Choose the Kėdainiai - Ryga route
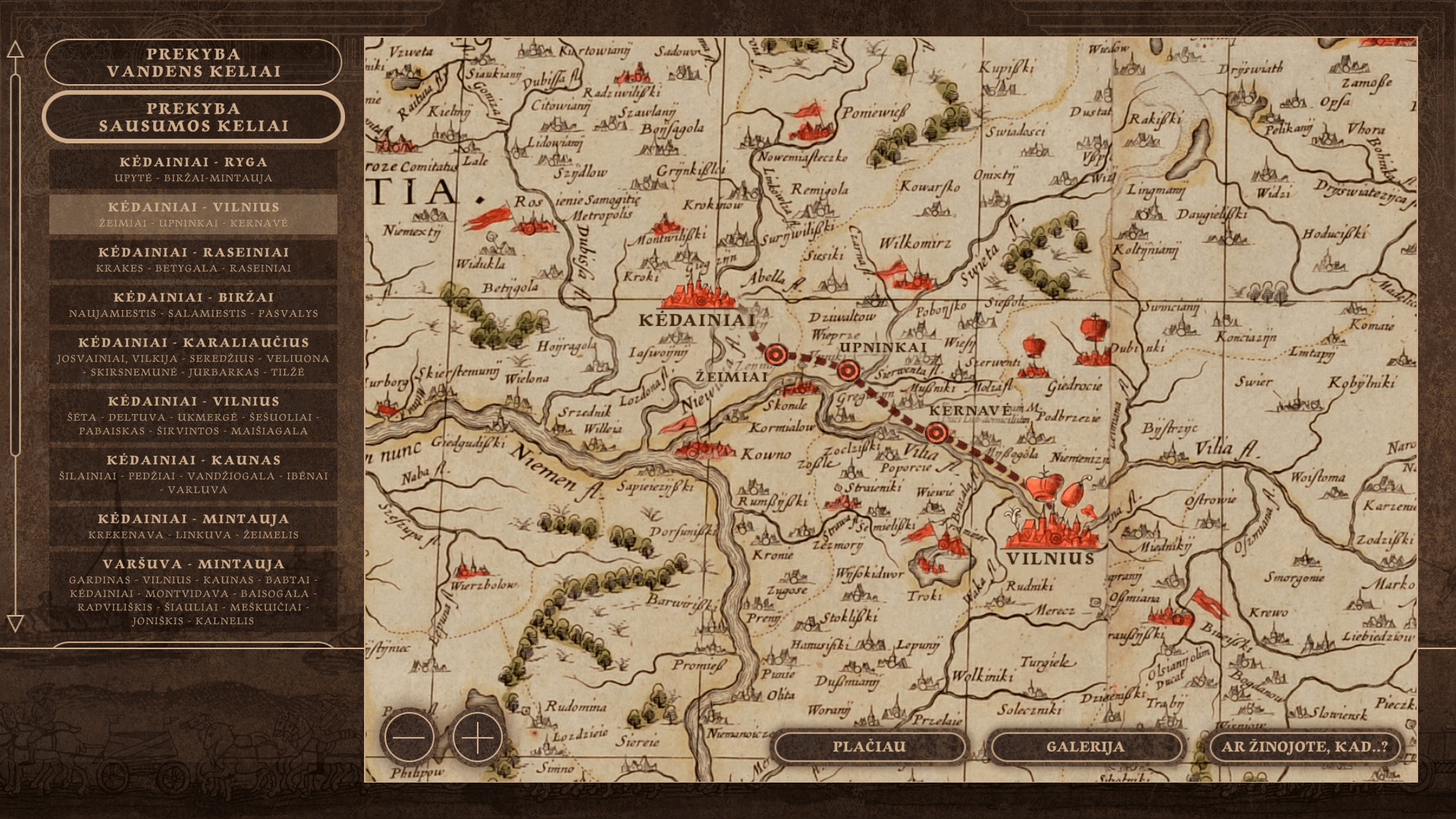This screenshot has height=819, width=1456. tap(193, 169)
